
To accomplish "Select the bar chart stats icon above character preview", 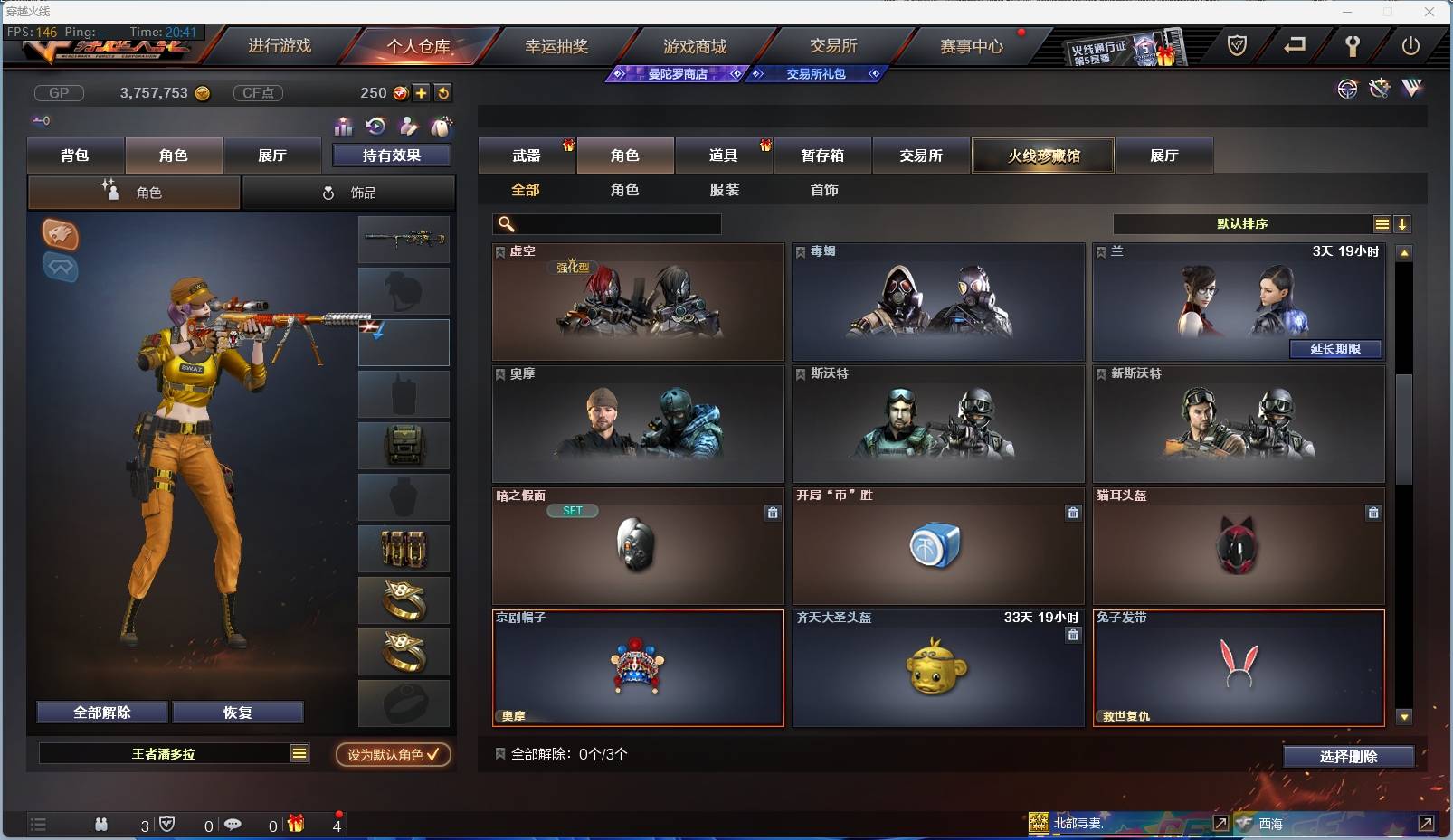I will 343,127.
